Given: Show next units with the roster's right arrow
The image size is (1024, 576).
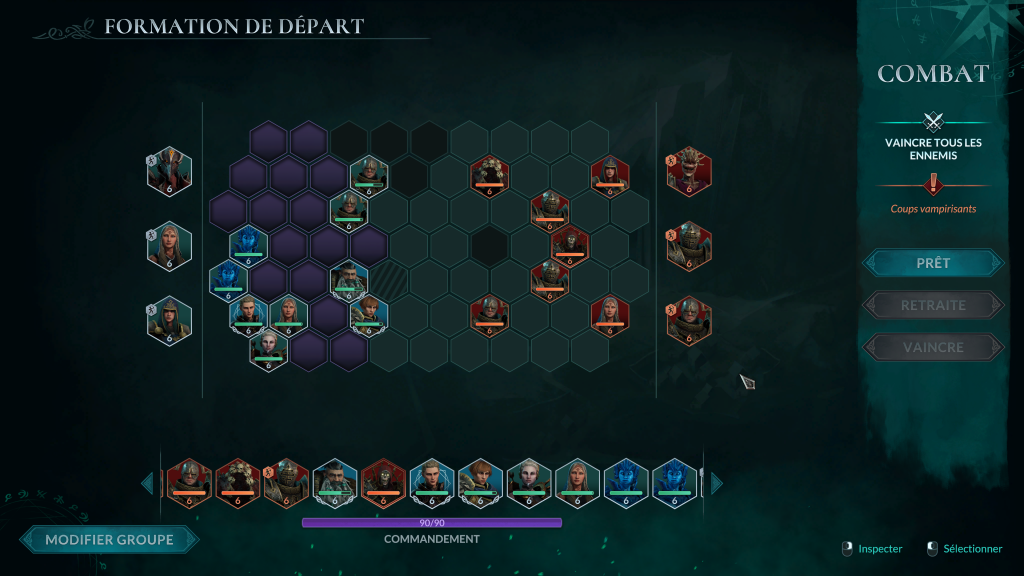Looking at the screenshot, I should (x=716, y=483).
